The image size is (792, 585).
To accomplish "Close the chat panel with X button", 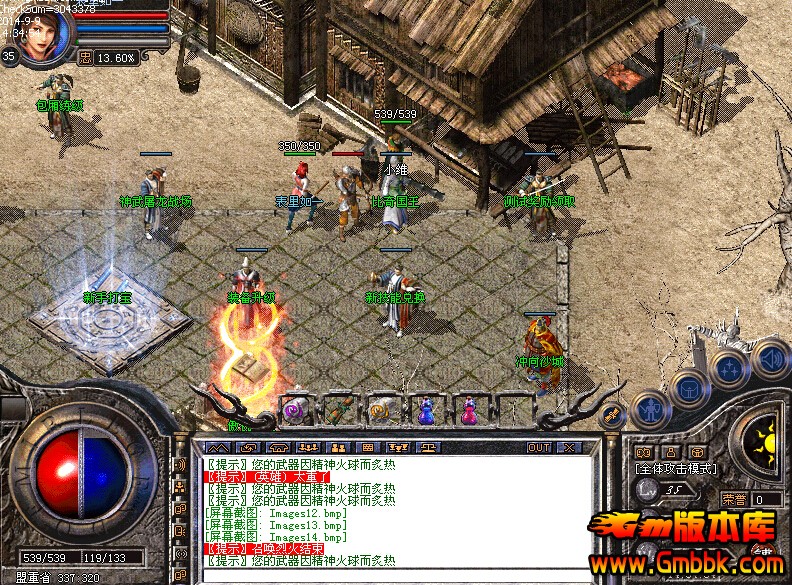I will point(569,447).
